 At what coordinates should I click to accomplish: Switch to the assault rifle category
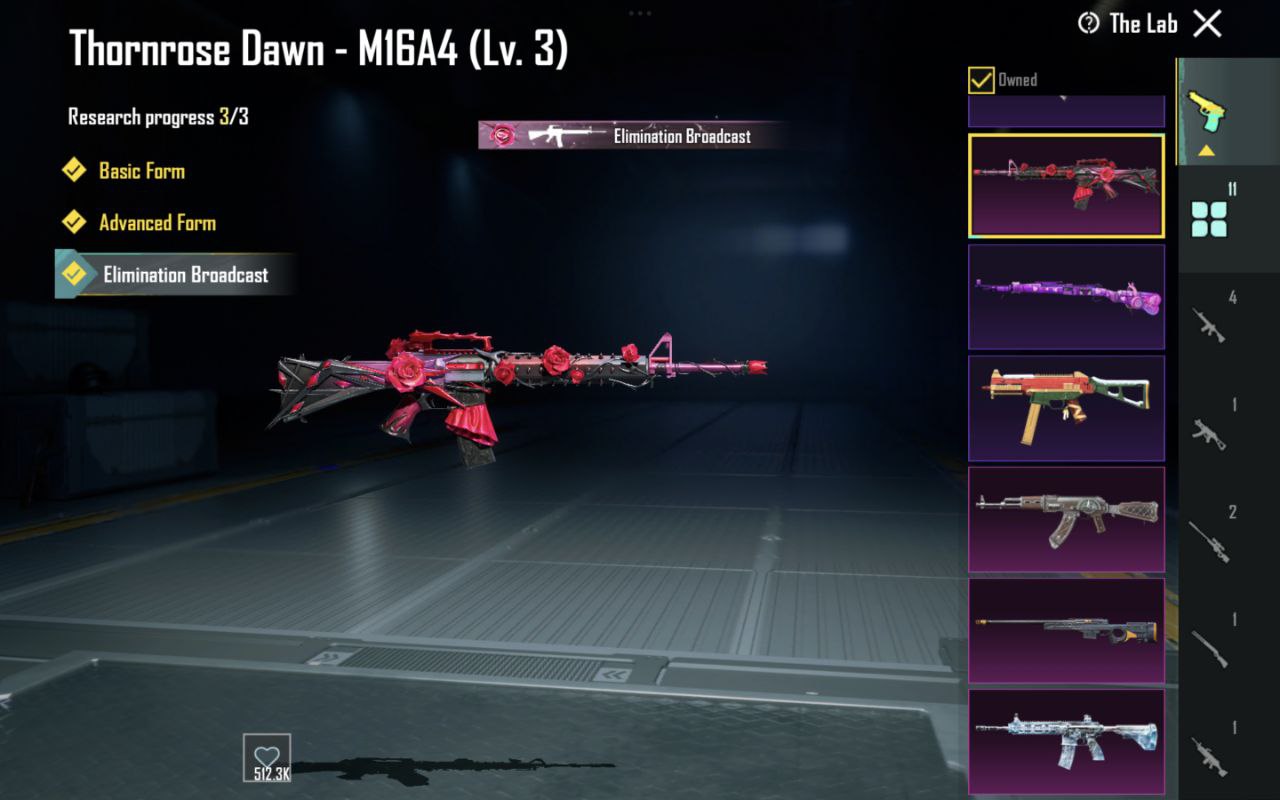[1209, 325]
